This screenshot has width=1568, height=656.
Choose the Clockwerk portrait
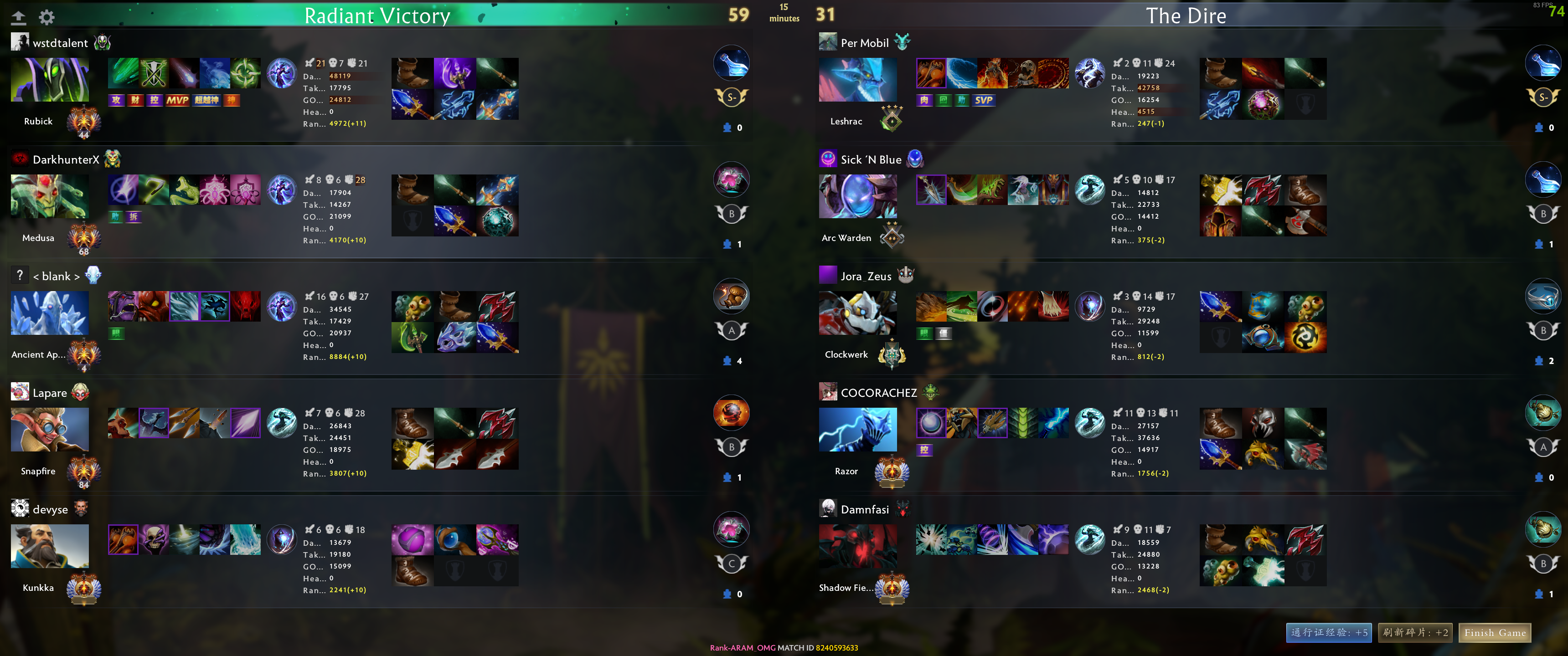(857, 313)
